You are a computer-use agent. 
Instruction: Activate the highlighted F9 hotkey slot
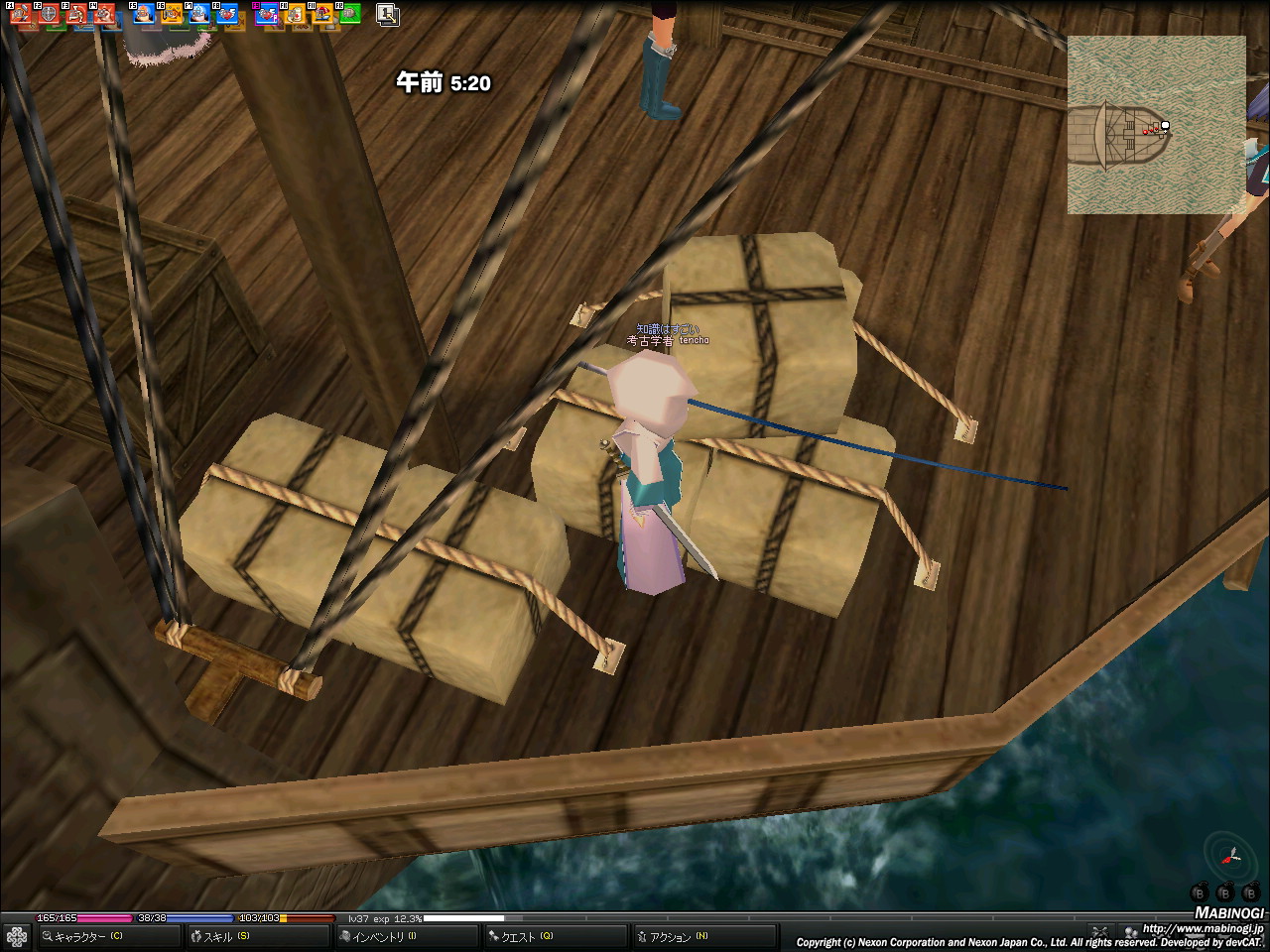[x=267, y=14]
